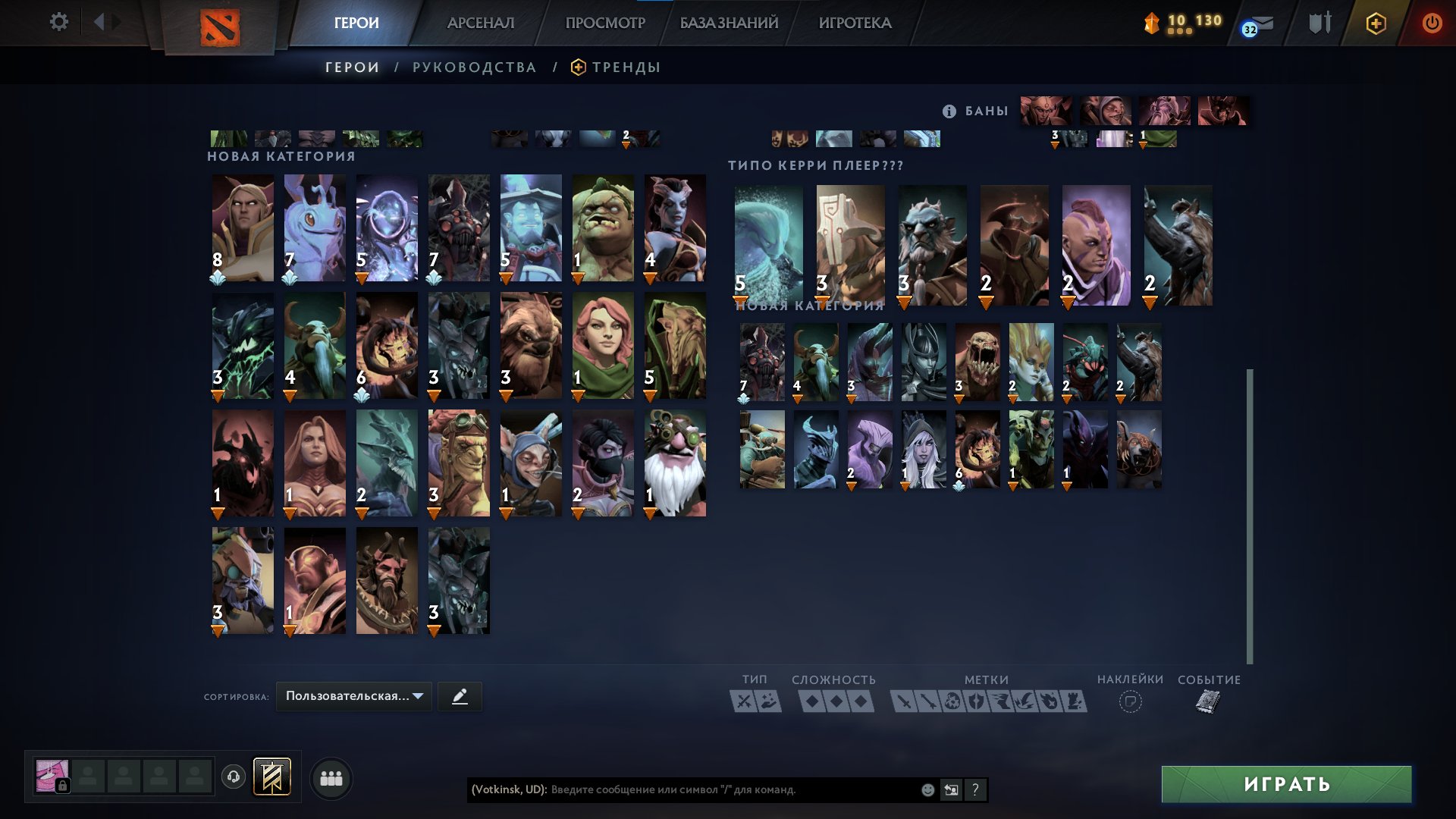Open the ТРЕНДЫ subtab

(626, 67)
